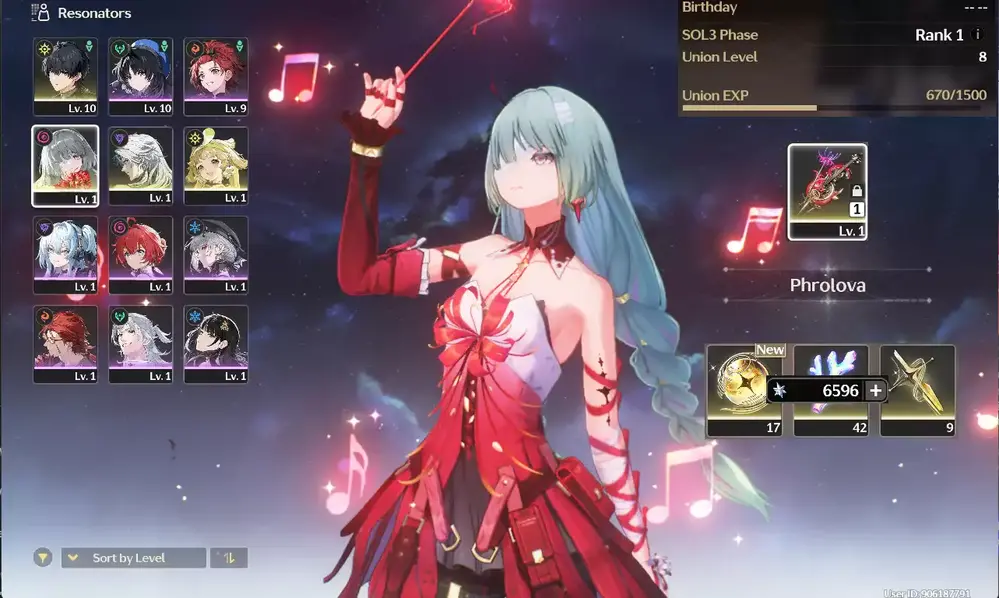Select the blonde resonator with yellow bow
This screenshot has width=999, height=598.
[x=215, y=165]
